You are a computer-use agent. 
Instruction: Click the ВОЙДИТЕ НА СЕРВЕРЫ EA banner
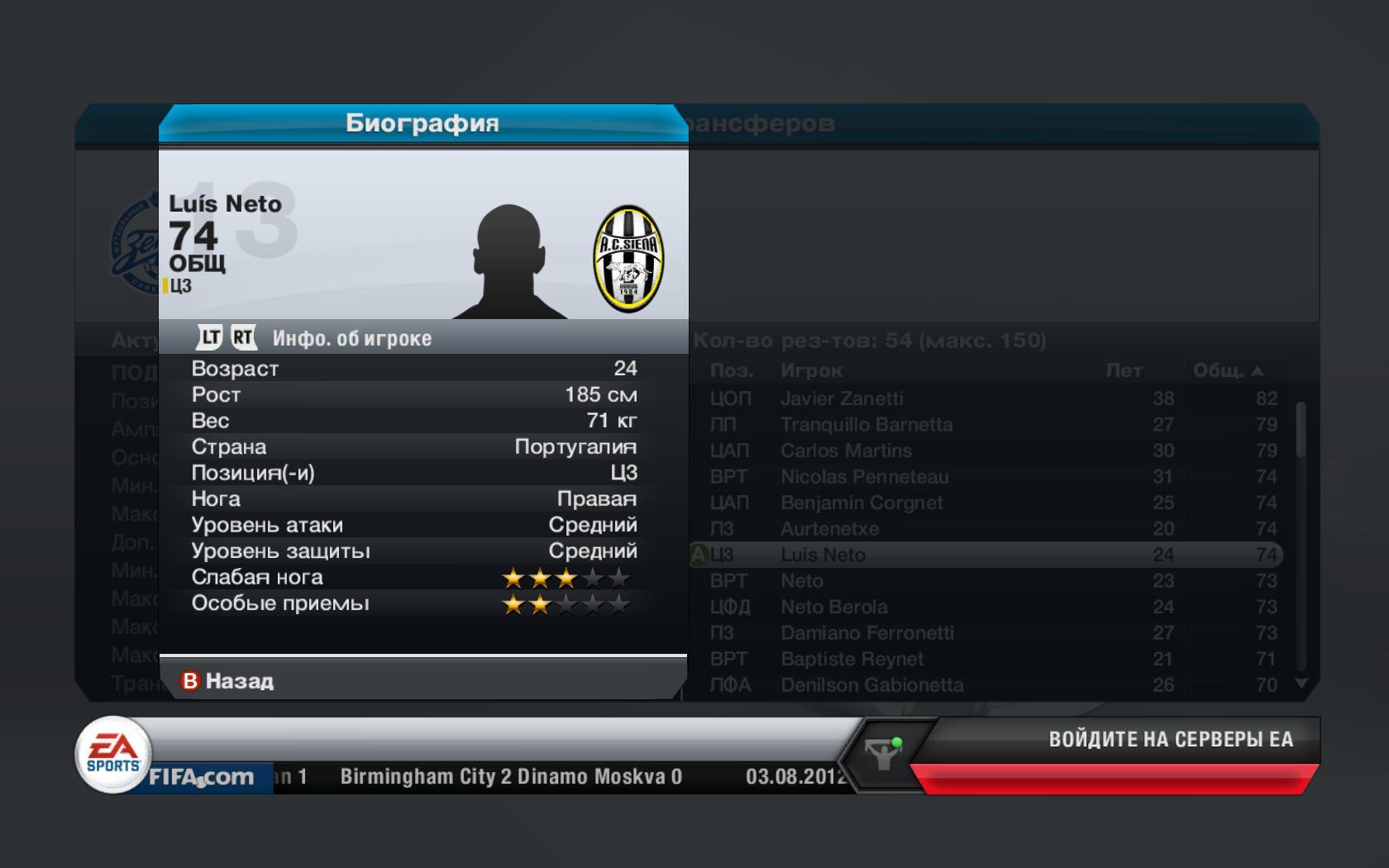[1170, 740]
